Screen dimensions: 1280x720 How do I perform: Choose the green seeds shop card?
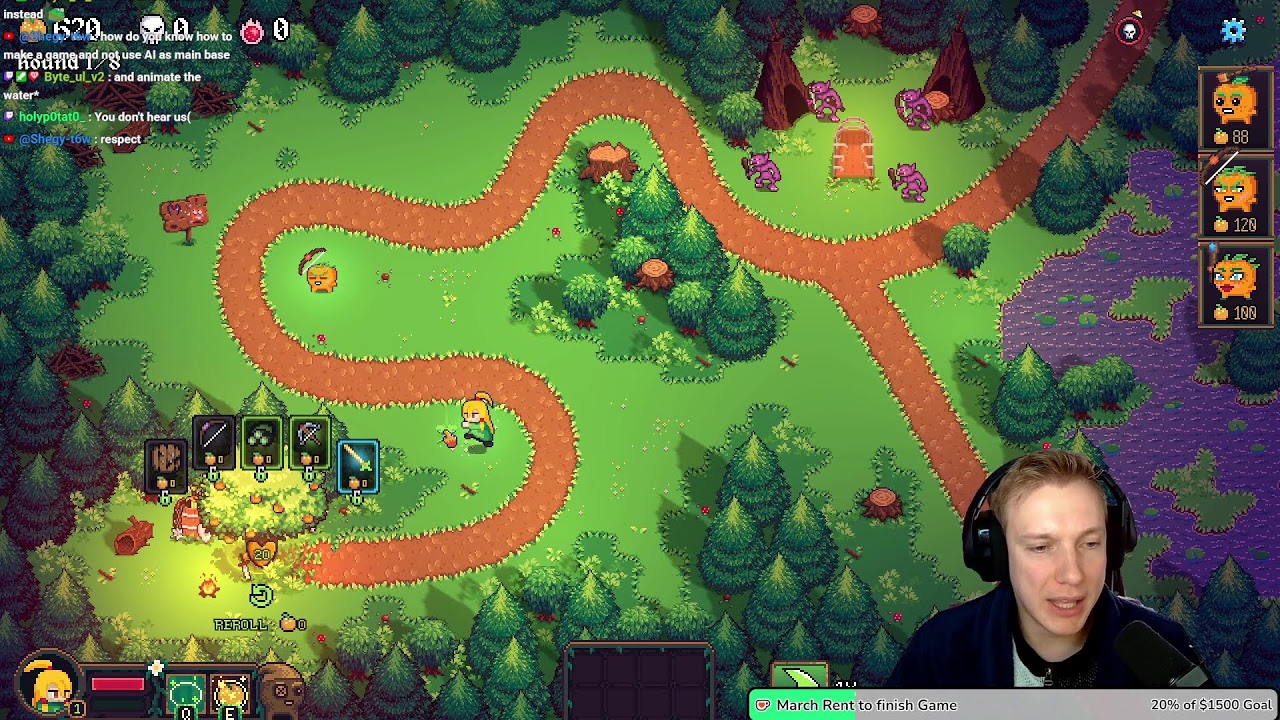[x=261, y=442]
